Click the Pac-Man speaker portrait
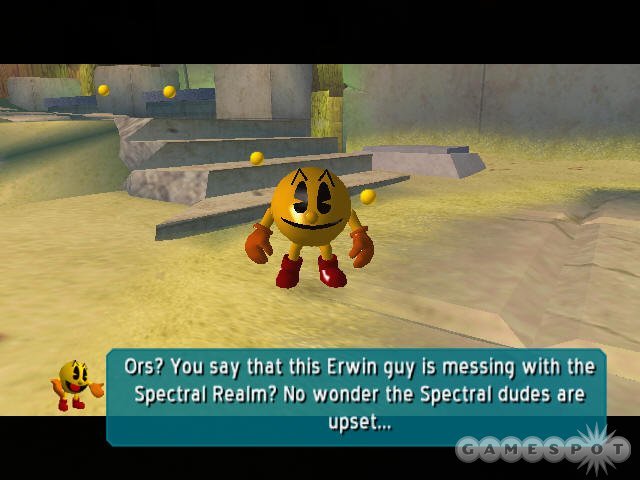Viewport: 640px width, 480px height. tap(77, 385)
